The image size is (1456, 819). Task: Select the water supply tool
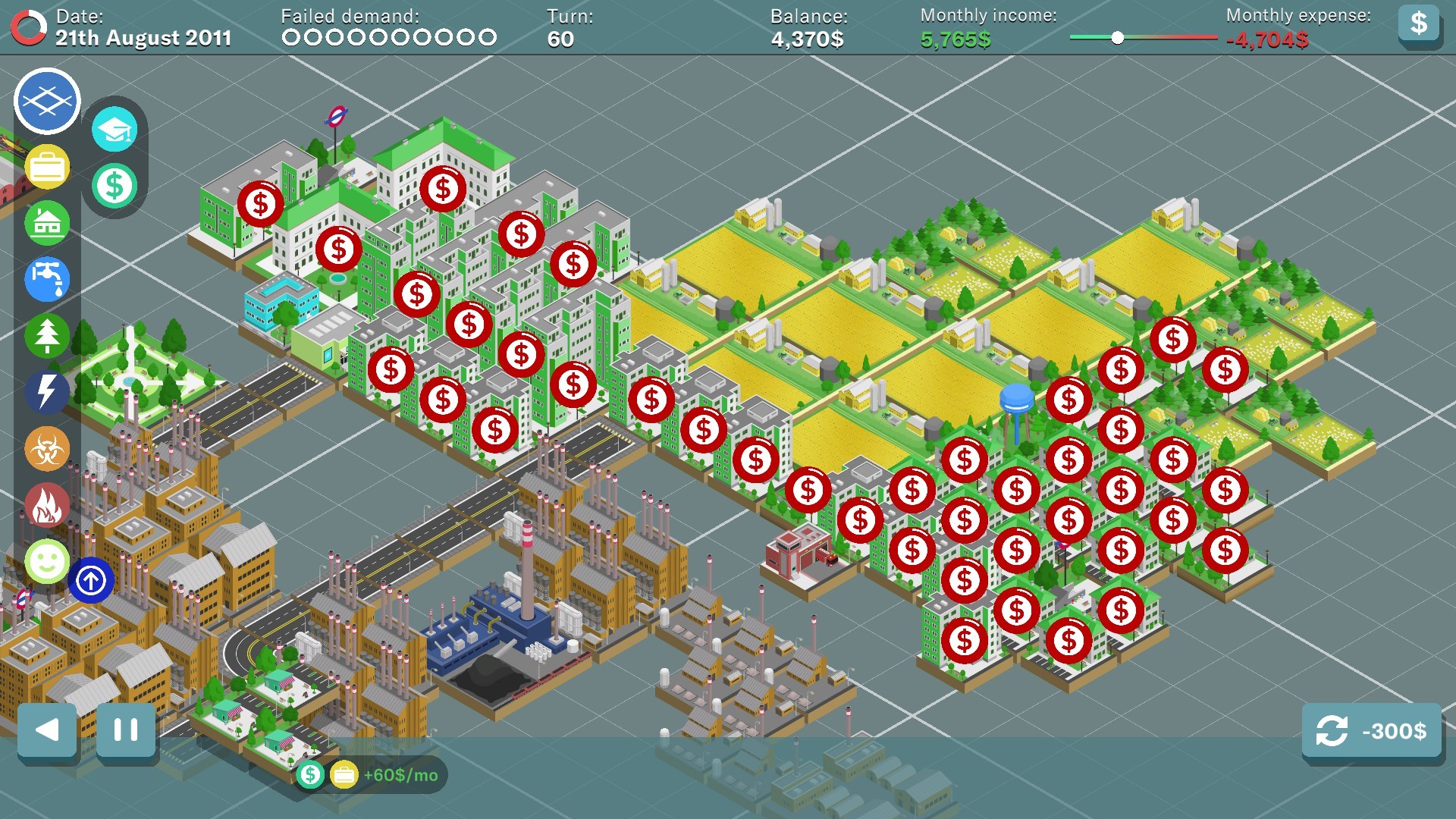(x=47, y=279)
